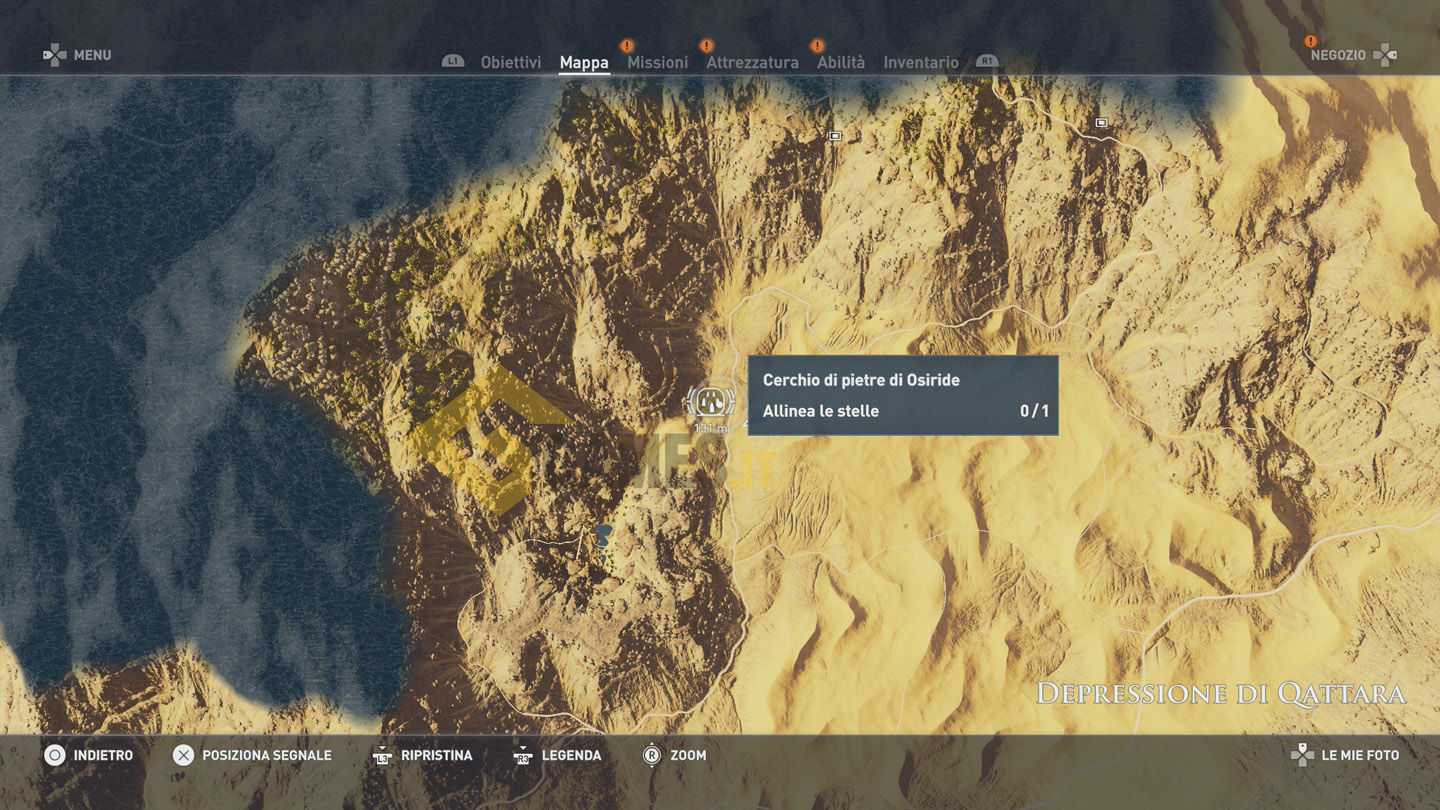
Task: Click the Zoom map control label
Action: [688, 755]
